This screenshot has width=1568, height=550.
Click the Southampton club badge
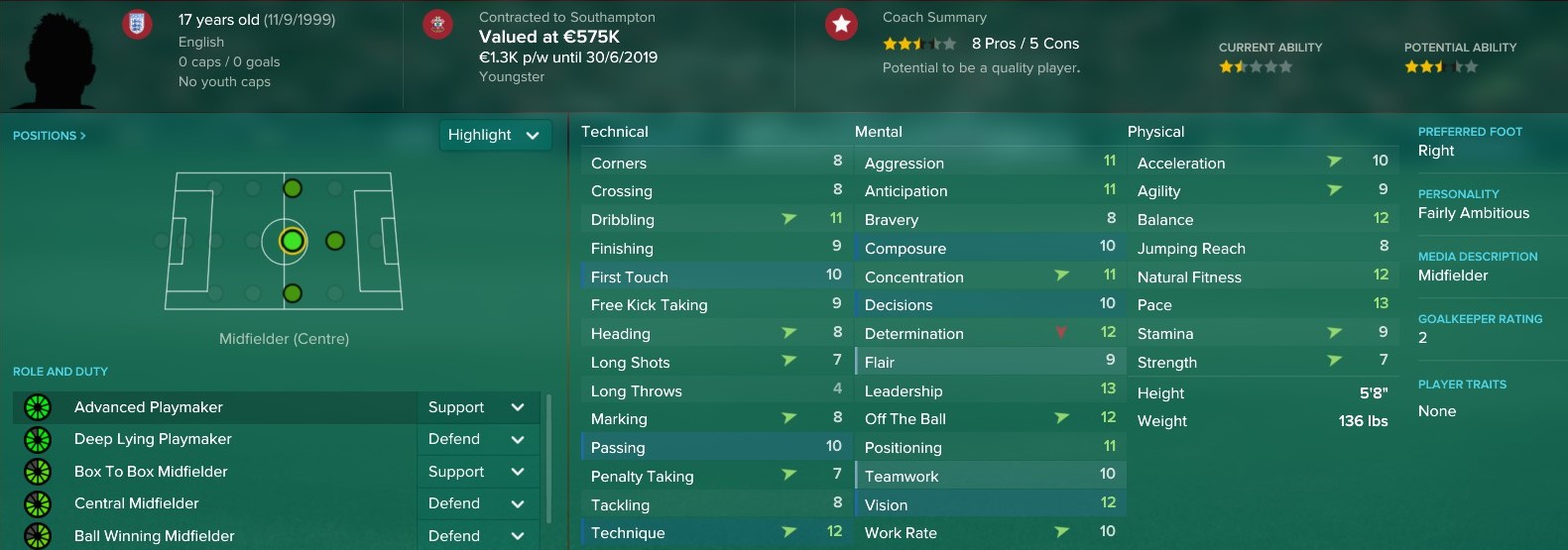[437, 24]
